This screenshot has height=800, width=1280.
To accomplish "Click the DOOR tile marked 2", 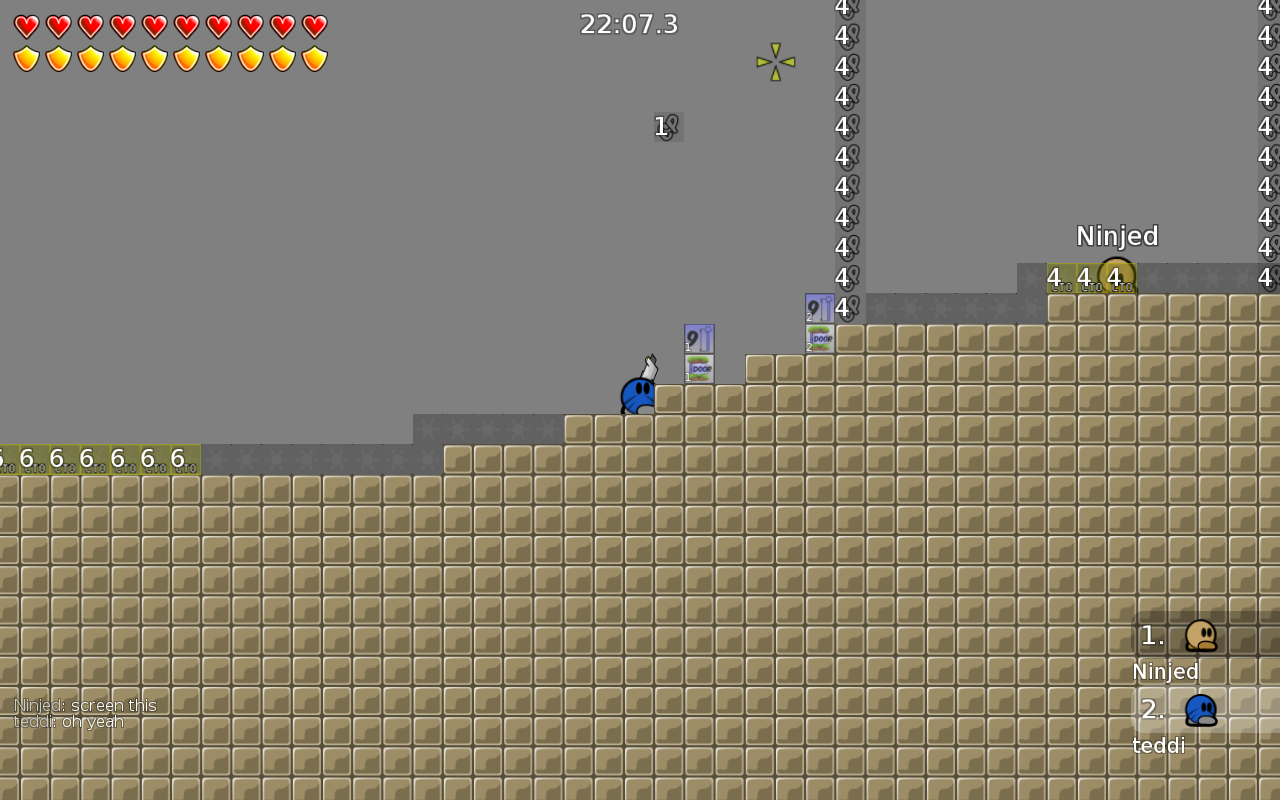I will (x=819, y=340).
